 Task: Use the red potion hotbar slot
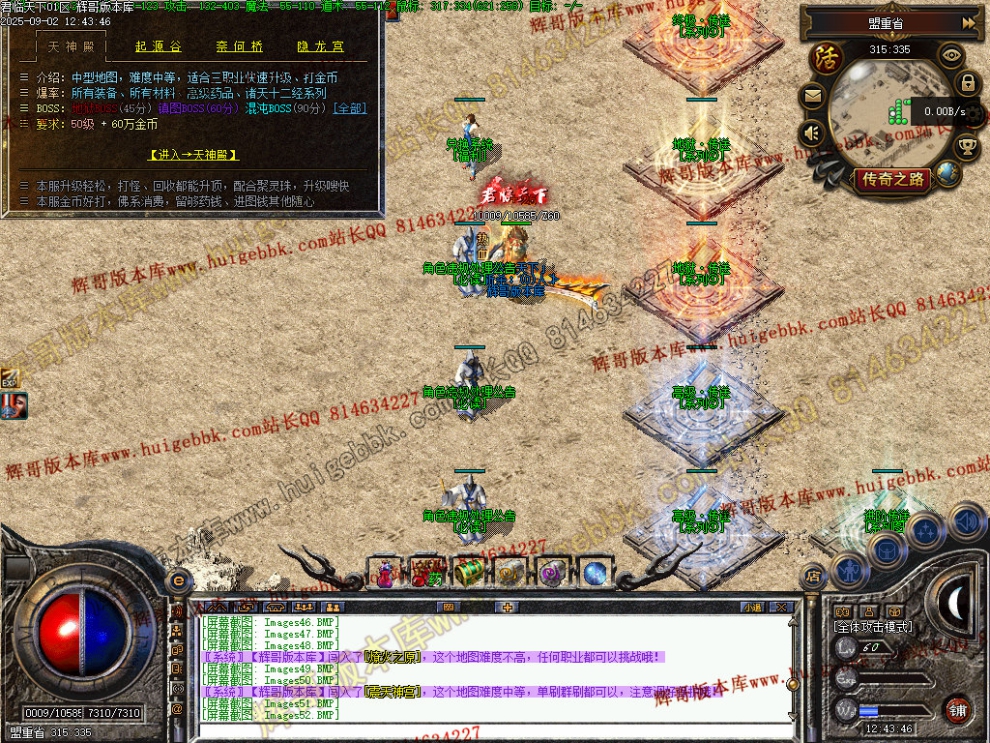click(x=386, y=573)
